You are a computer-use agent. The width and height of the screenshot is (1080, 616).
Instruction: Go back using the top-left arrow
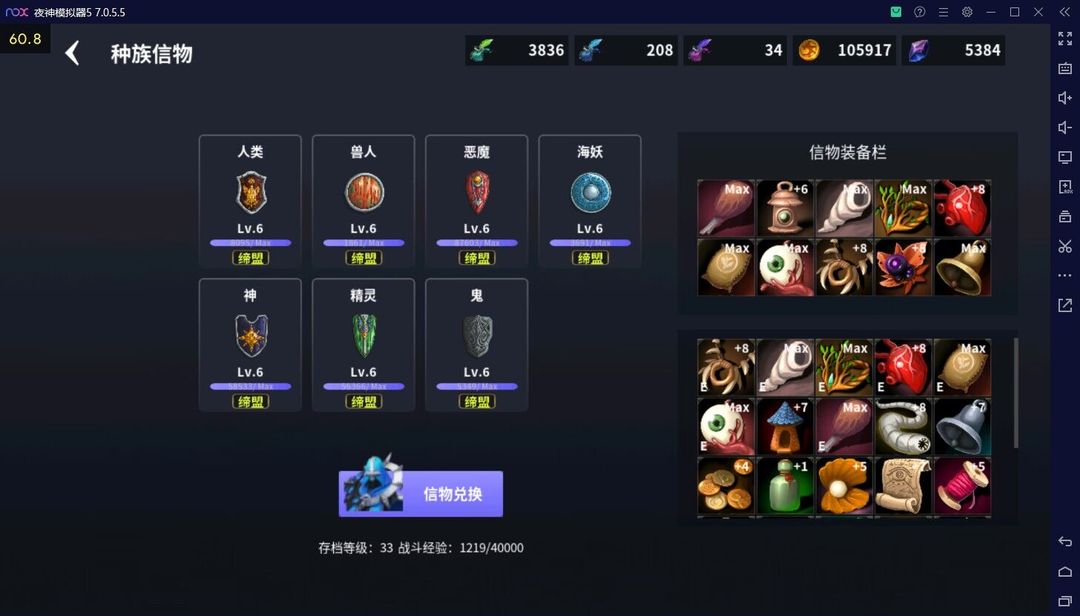(72, 53)
